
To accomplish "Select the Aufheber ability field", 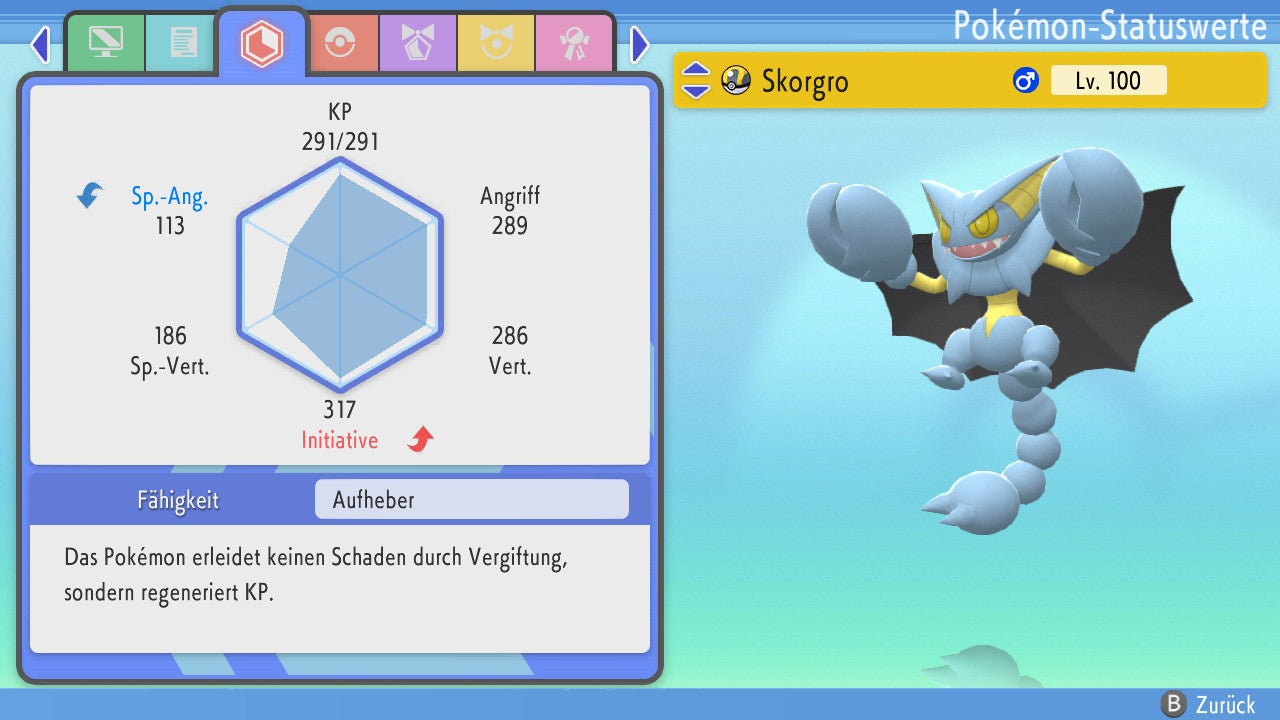I will click(x=471, y=499).
